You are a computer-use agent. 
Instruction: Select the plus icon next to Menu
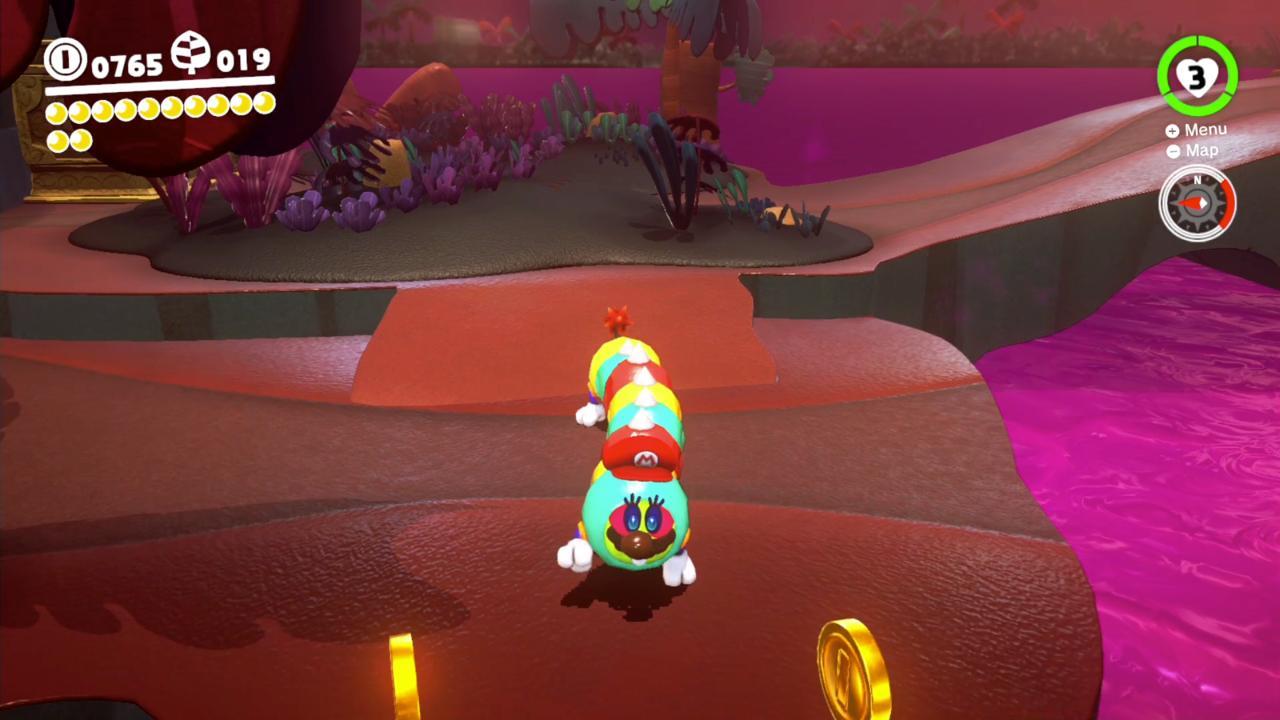click(x=1172, y=130)
